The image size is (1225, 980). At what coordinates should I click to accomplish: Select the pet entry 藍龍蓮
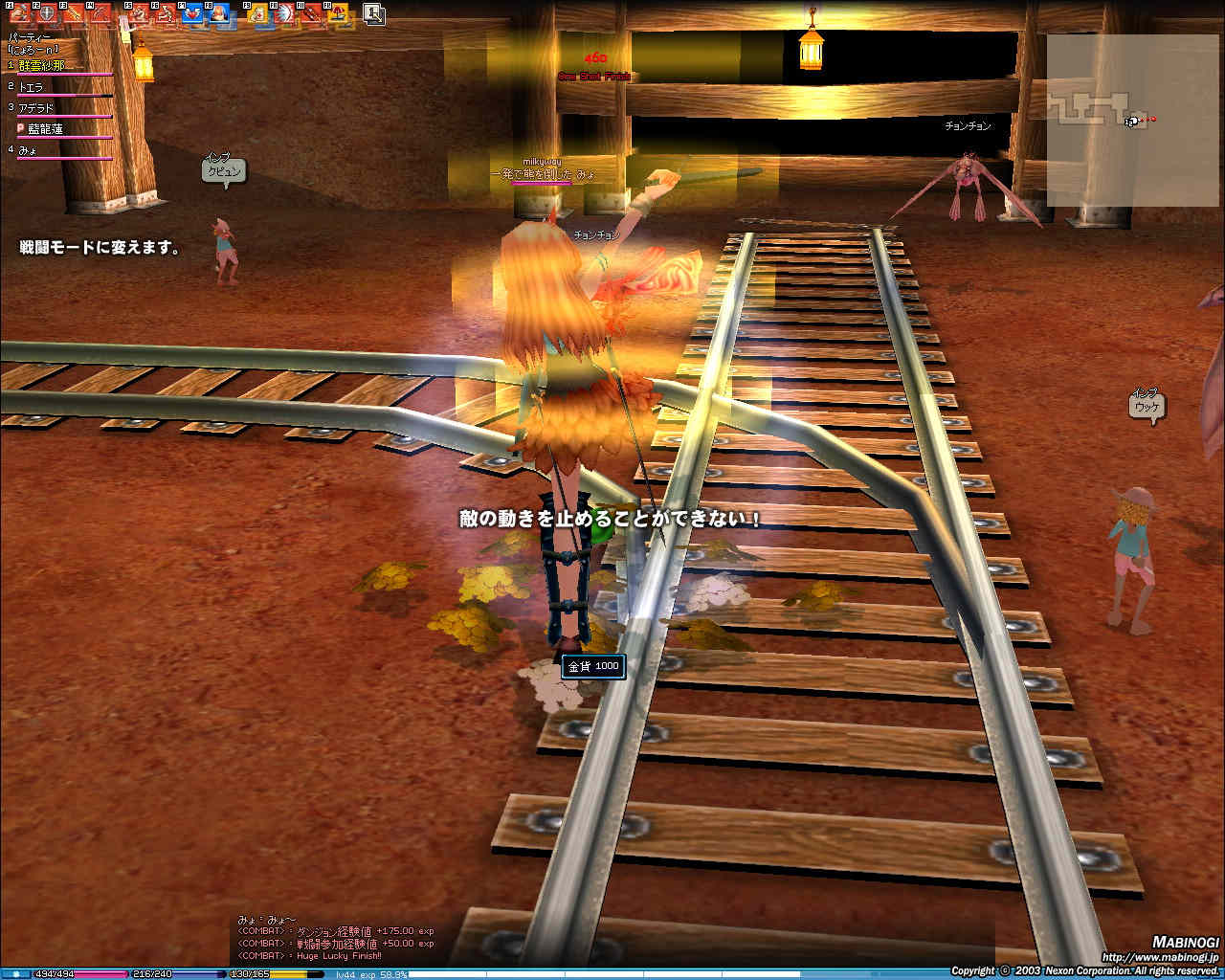tap(45, 129)
